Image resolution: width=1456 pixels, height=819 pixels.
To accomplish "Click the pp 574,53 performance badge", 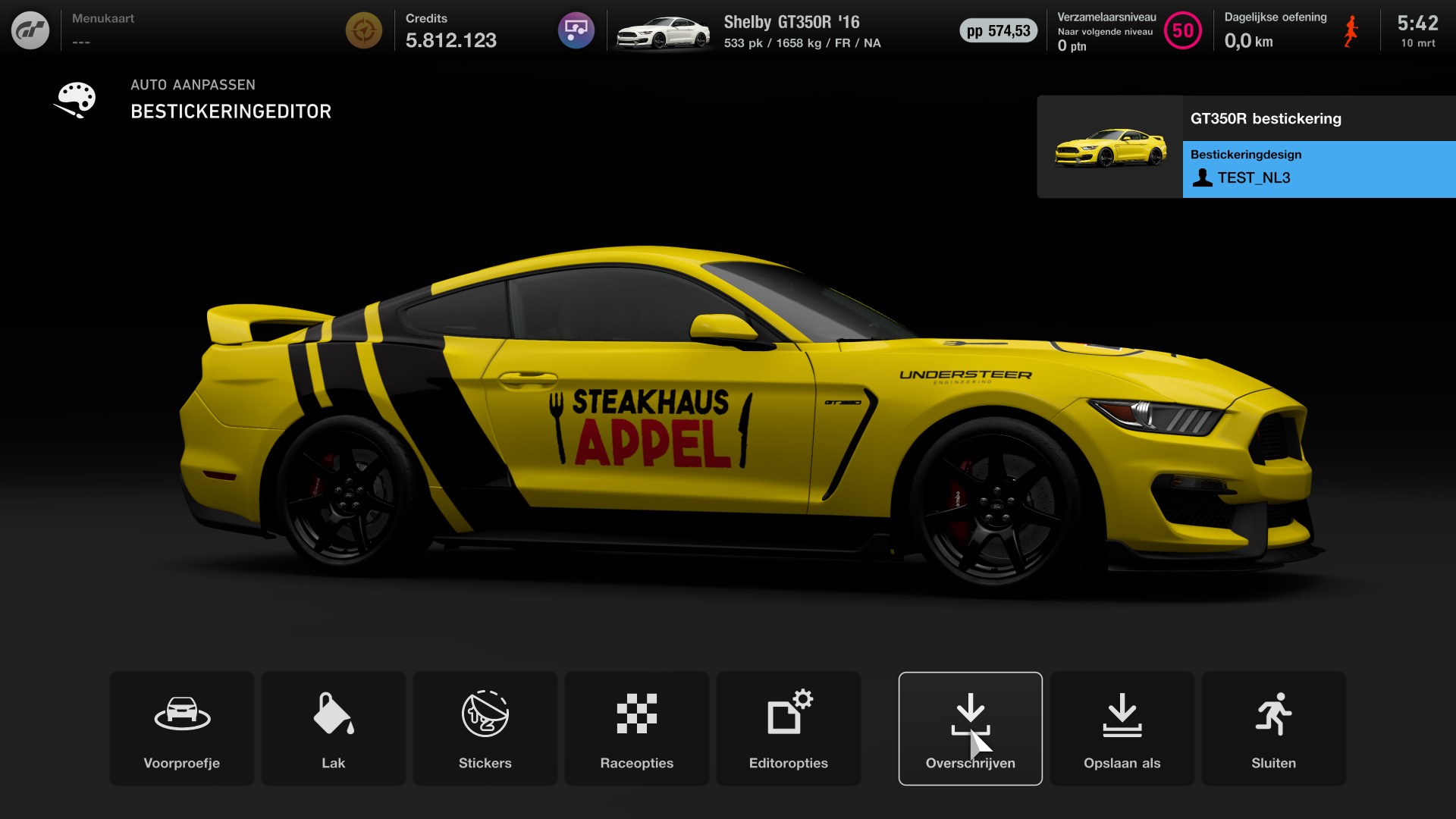I will click(999, 31).
